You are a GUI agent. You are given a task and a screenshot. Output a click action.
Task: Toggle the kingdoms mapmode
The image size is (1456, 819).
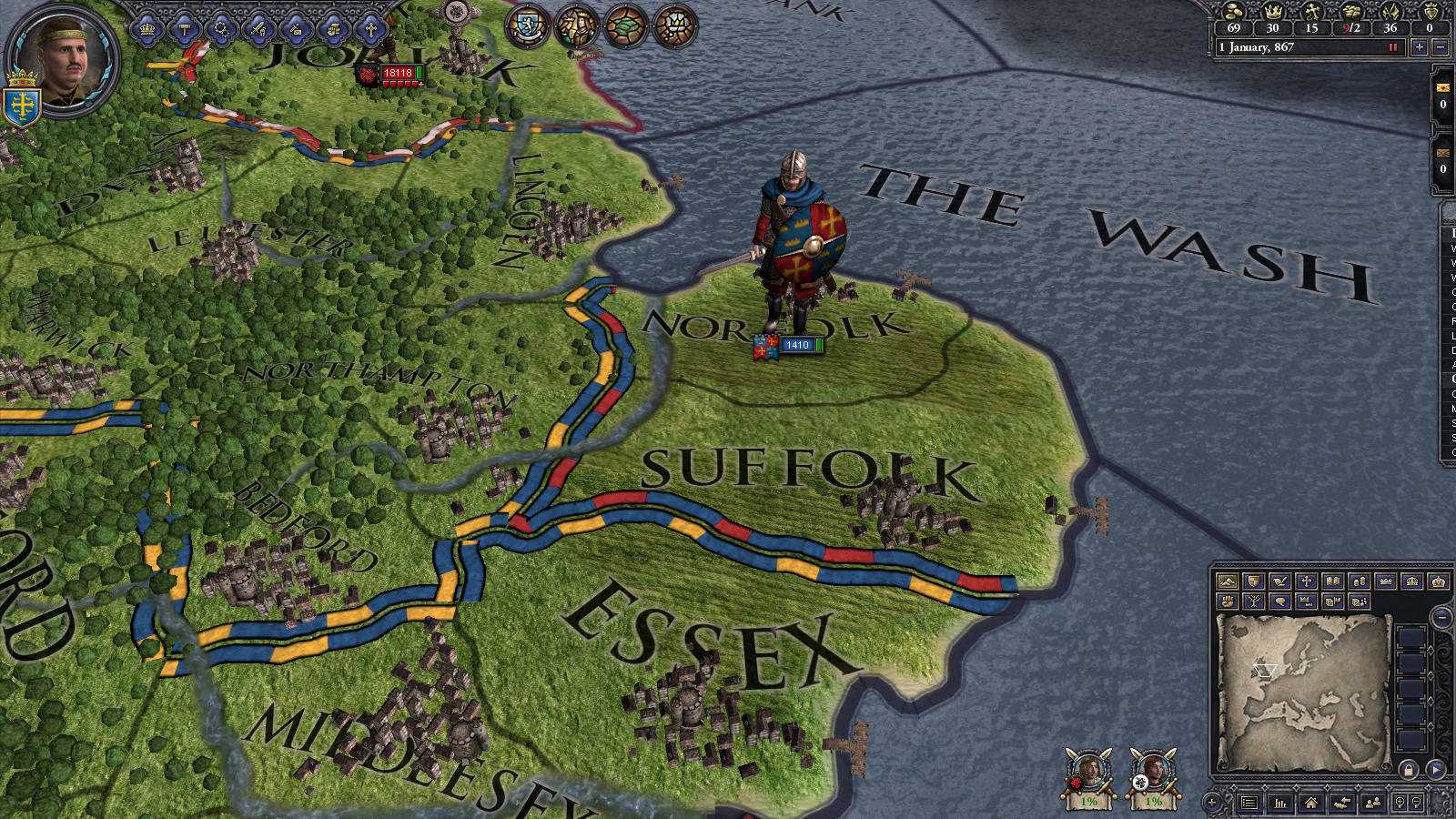[x=1410, y=581]
